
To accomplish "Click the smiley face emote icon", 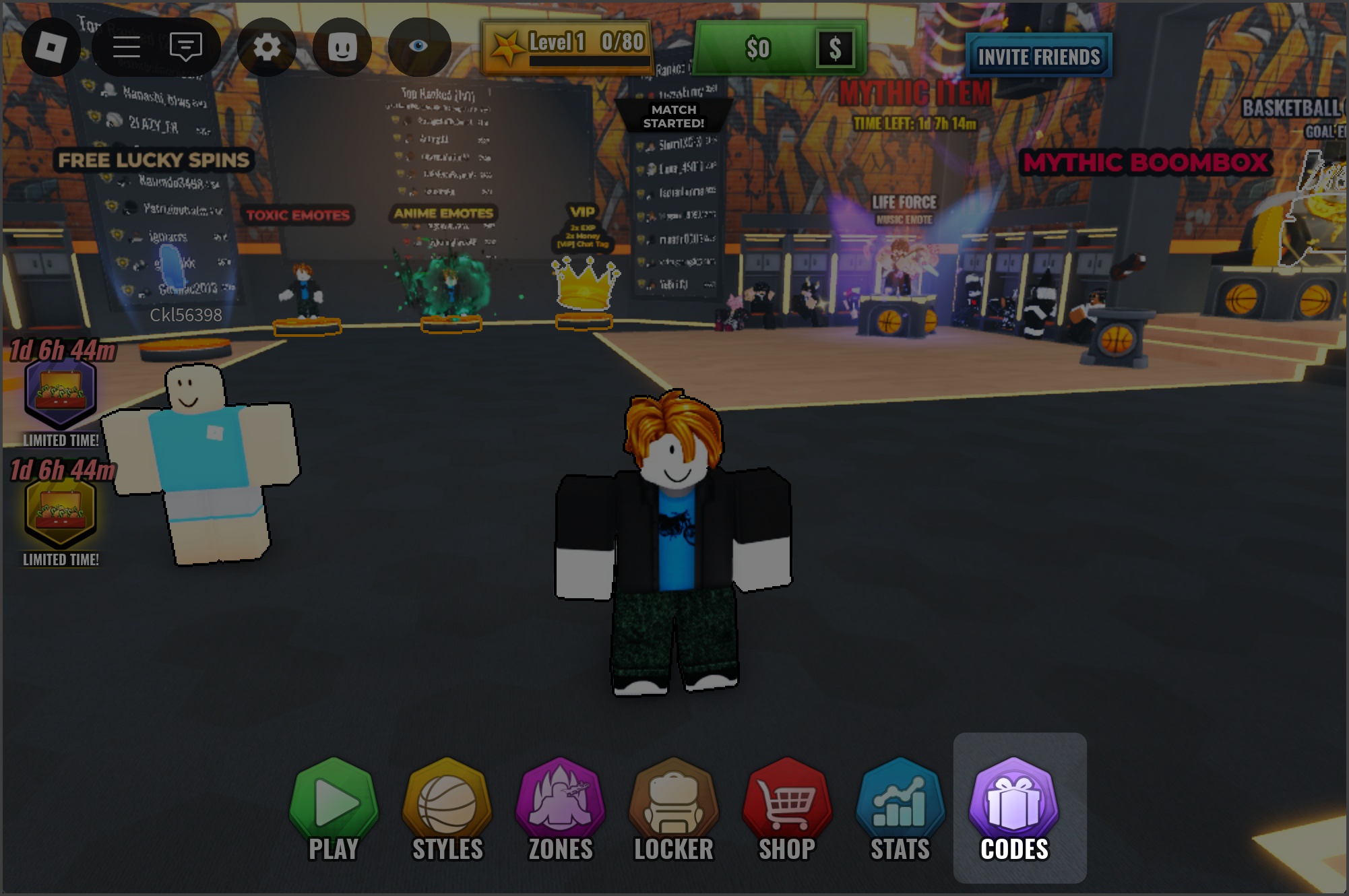I will [x=342, y=47].
